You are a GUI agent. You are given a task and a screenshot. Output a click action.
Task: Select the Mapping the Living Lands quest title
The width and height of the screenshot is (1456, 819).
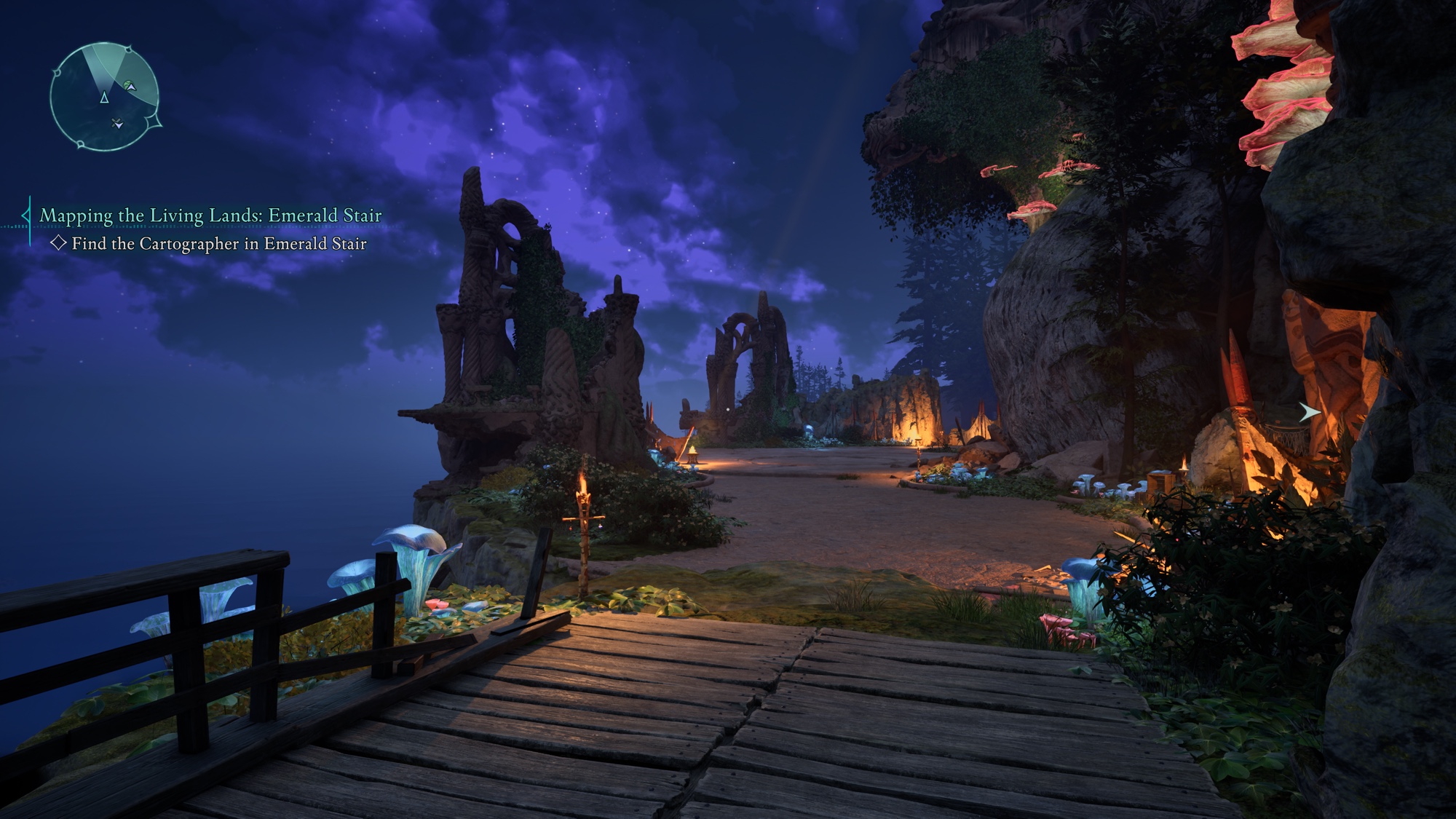coord(210,215)
